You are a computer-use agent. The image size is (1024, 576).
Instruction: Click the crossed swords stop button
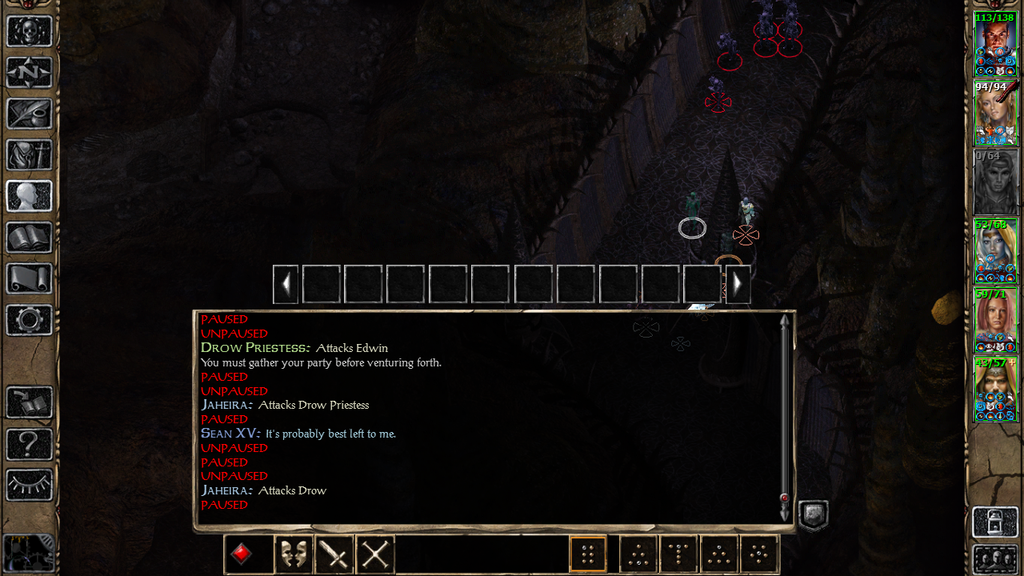(x=375, y=554)
